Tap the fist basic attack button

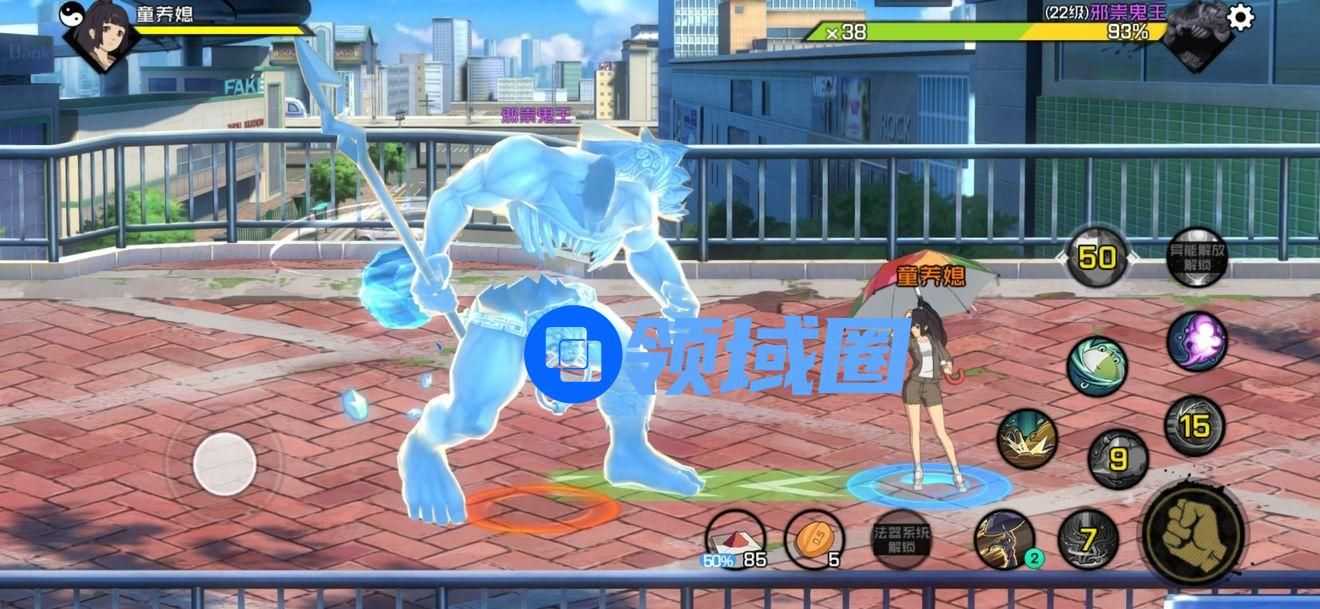coord(1193,529)
